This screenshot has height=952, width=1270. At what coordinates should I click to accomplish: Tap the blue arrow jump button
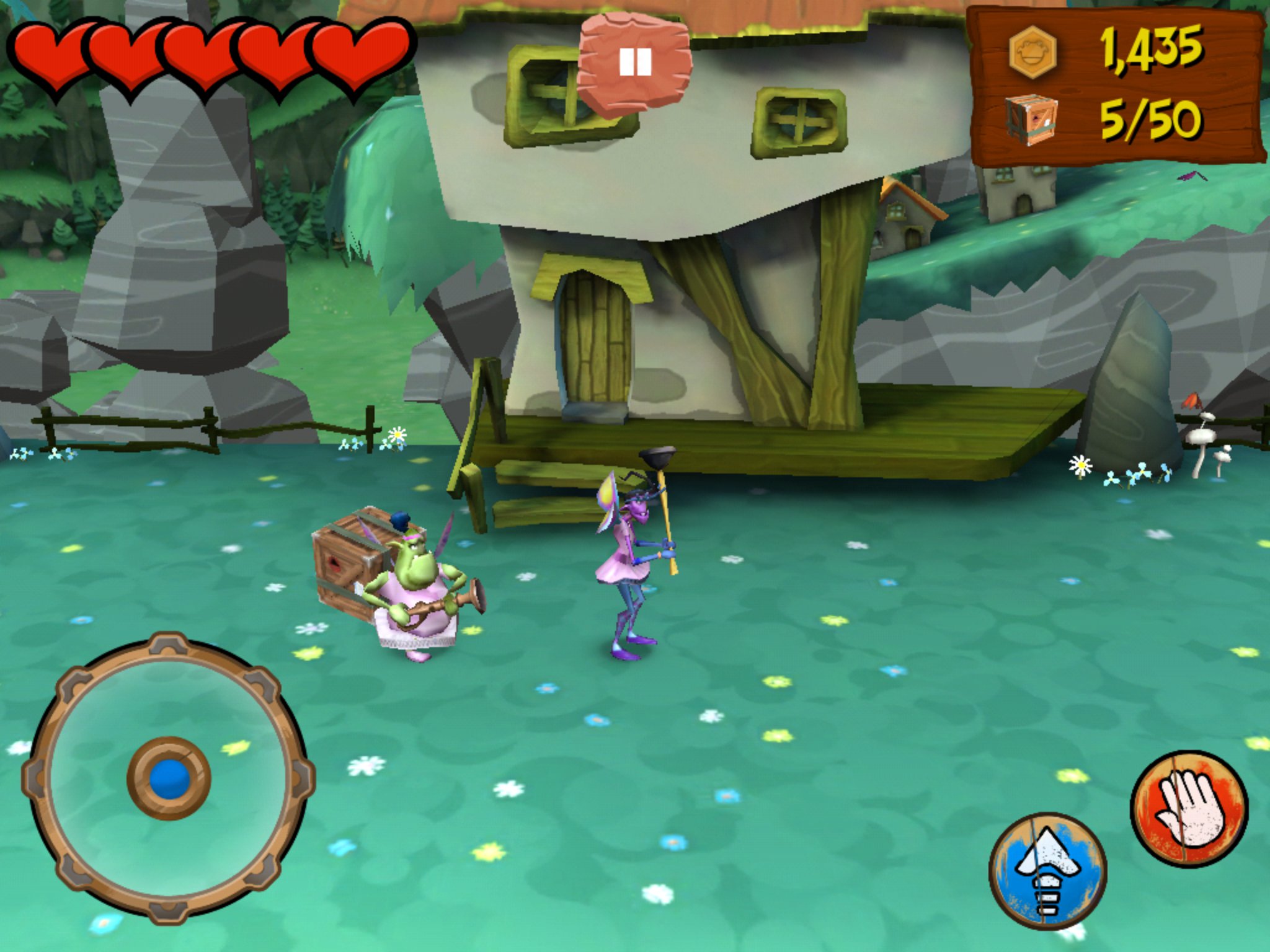(1047, 871)
